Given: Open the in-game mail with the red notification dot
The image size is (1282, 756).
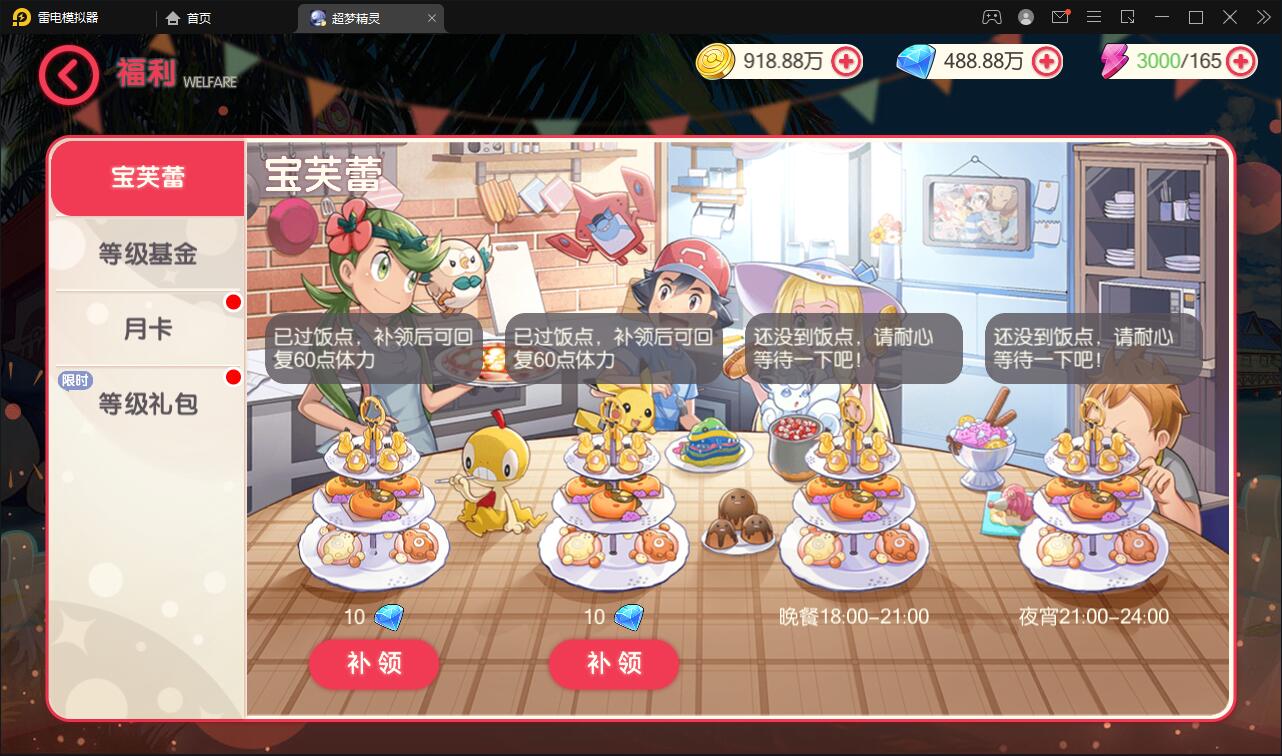Looking at the screenshot, I should click(1061, 17).
